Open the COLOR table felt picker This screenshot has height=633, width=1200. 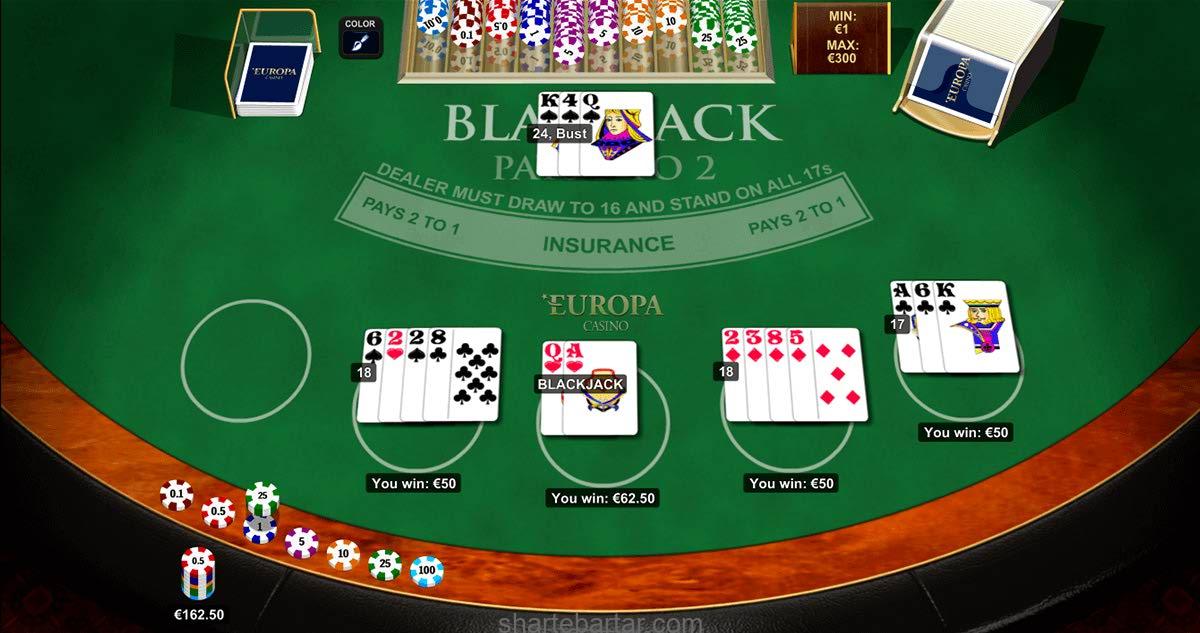tap(360, 38)
